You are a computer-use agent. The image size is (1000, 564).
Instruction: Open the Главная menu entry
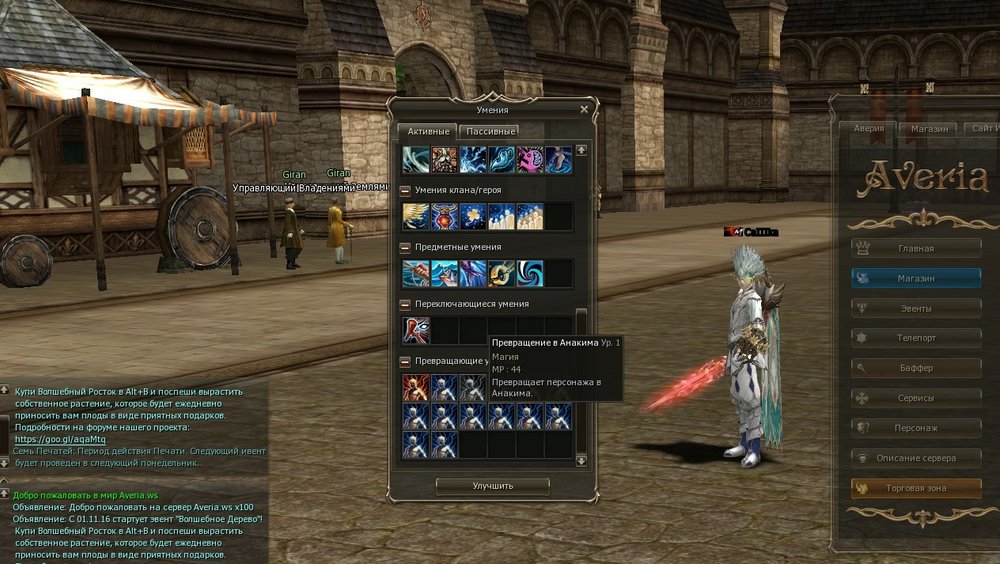916,248
